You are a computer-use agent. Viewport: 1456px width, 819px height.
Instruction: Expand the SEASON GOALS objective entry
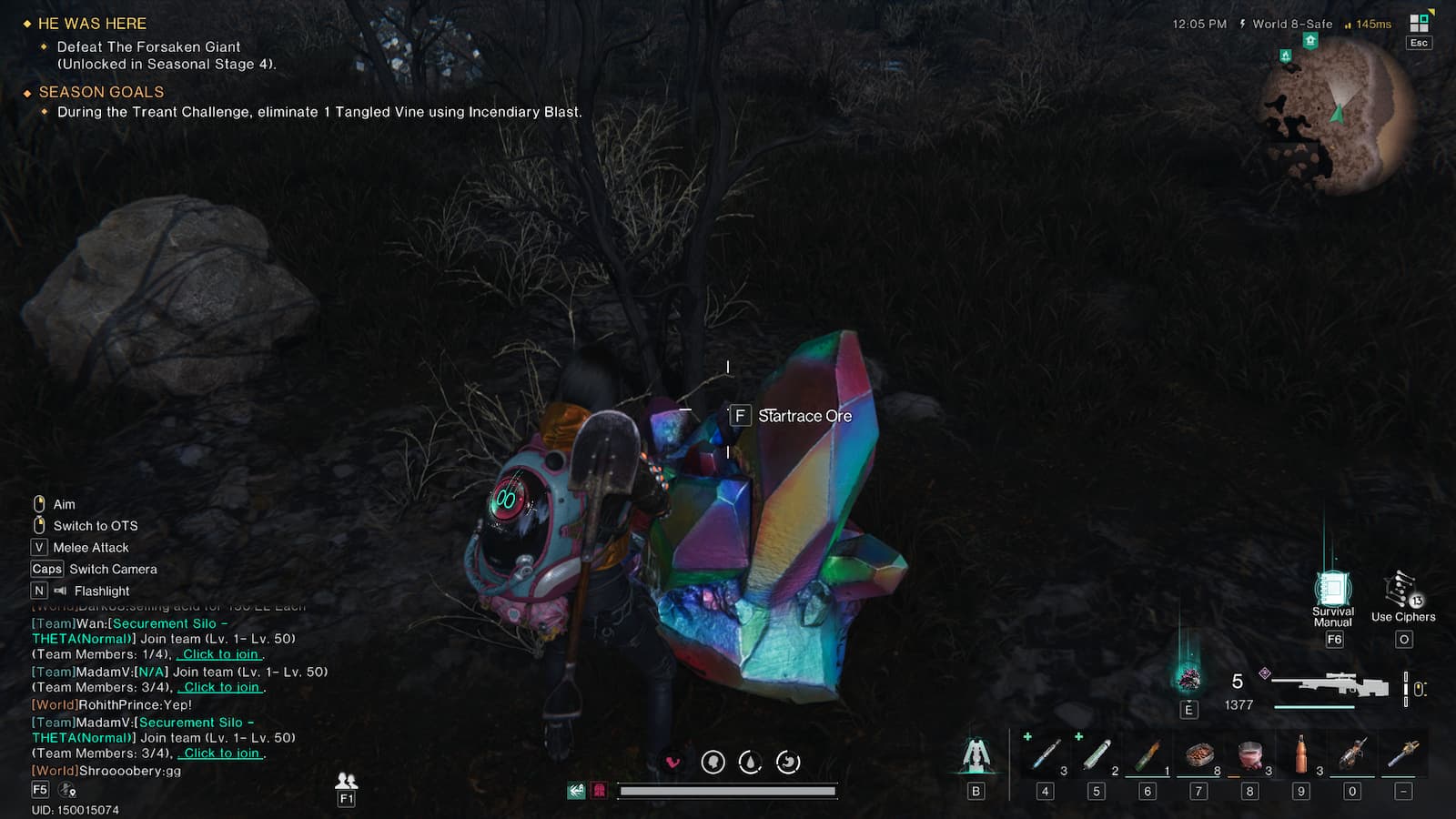[100, 92]
